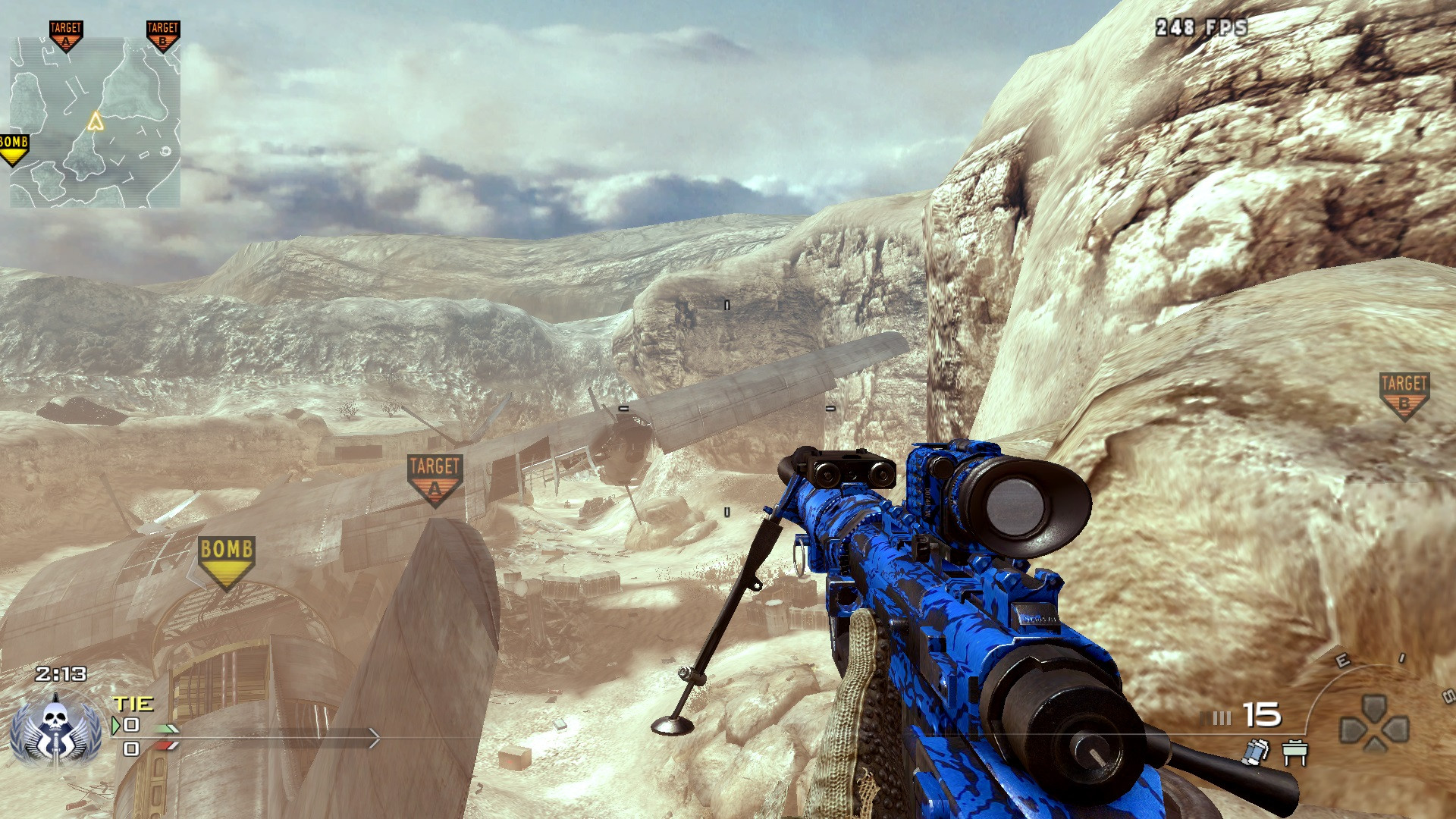Screen dimensions: 1456x819
Task: Select the large Bomb objective waypoint
Action: (226, 560)
